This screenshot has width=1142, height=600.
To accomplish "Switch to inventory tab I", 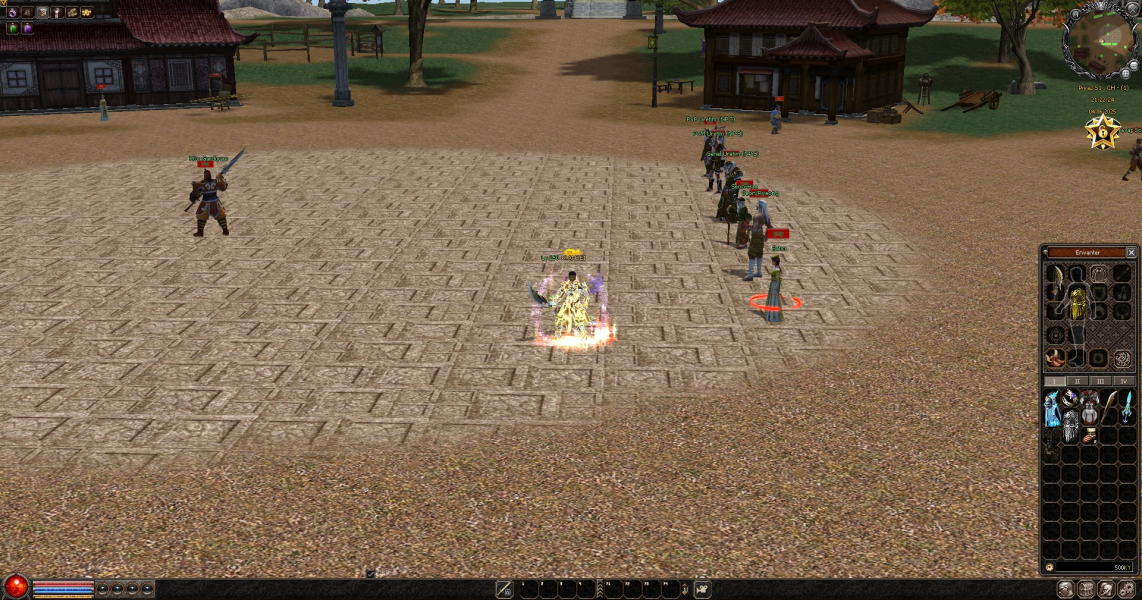I will pos(1054,381).
